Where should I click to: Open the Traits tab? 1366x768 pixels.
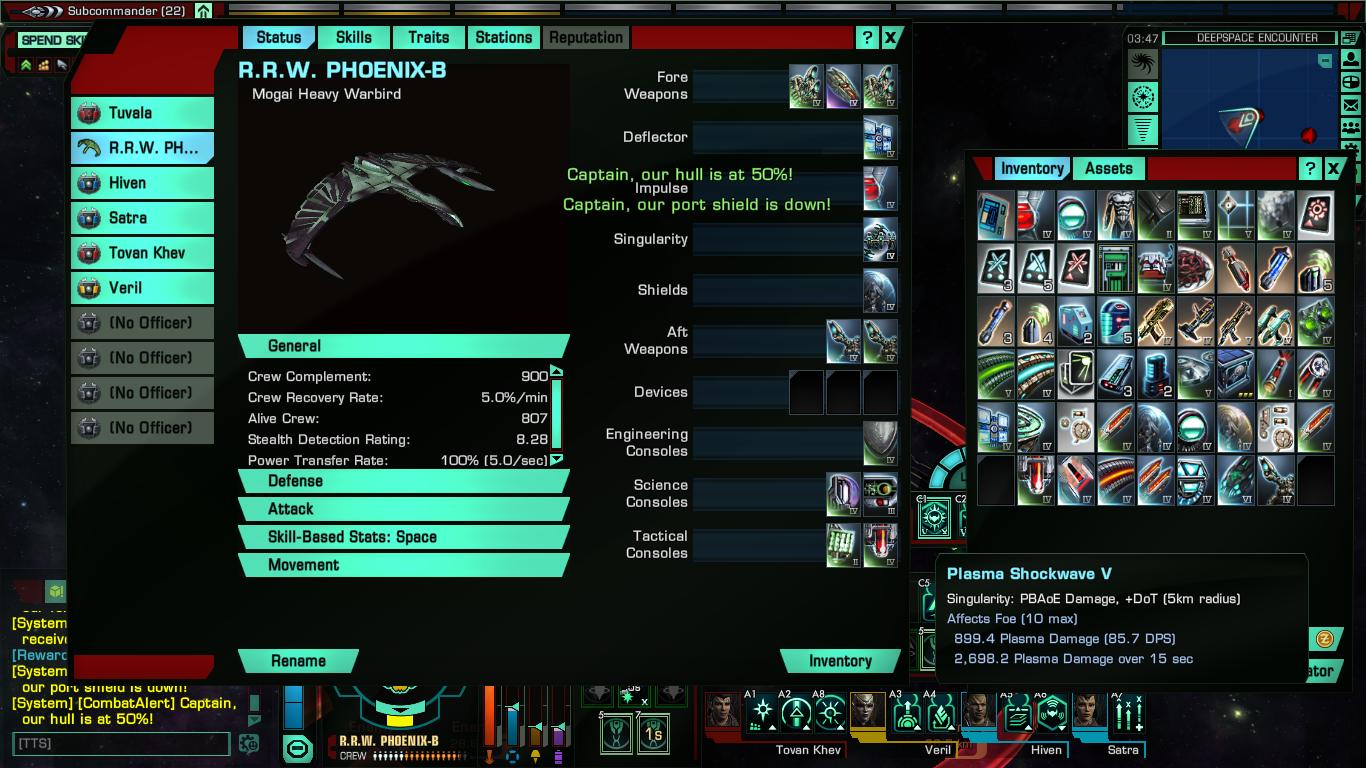(428, 38)
